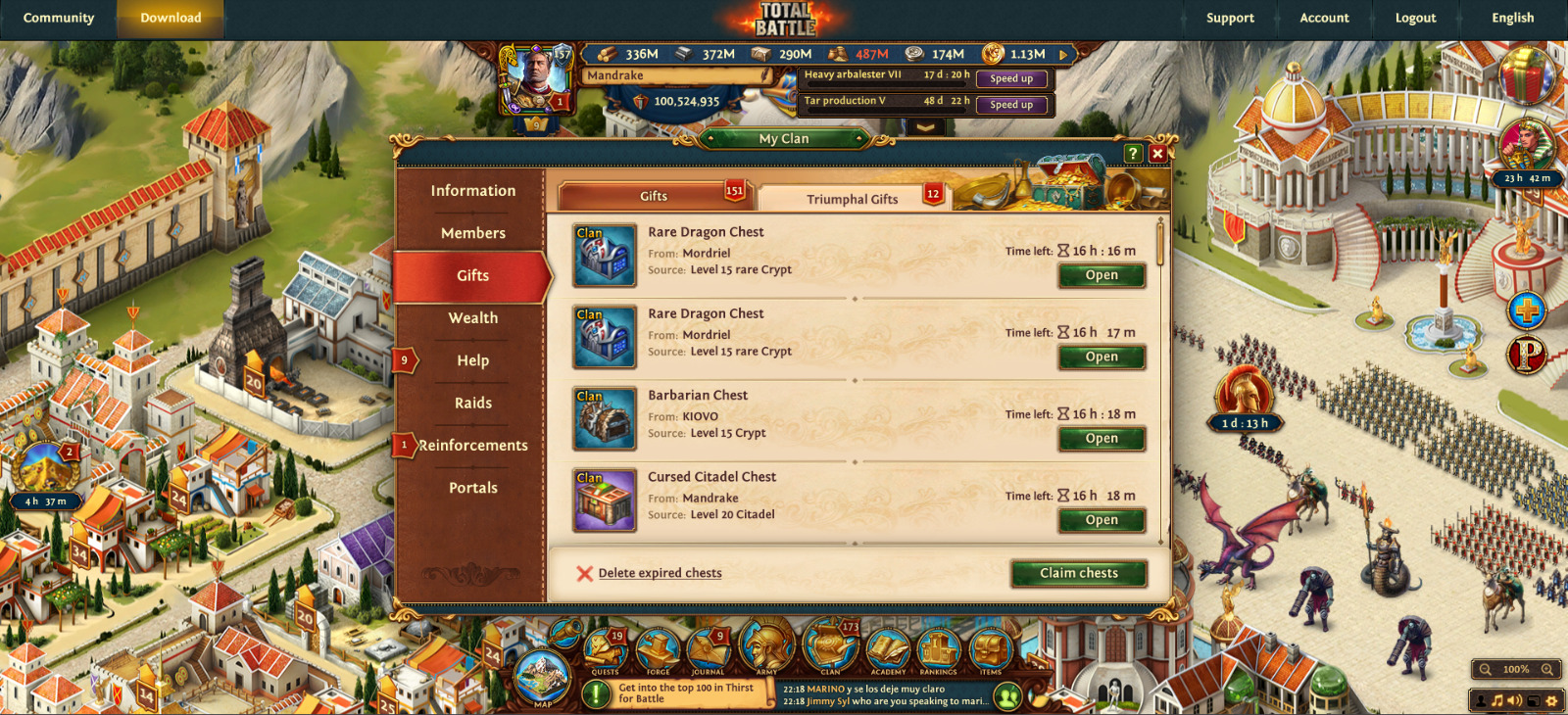Open the clan Information section
The height and width of the screenshot is (715, 1568).
tap(472, 191)
